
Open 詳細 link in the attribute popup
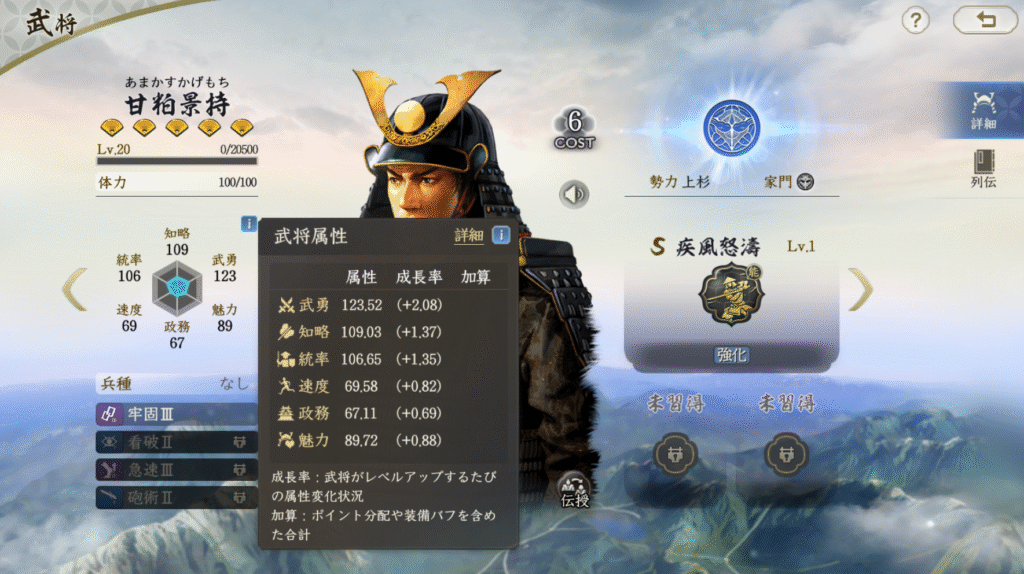point(468,236)
